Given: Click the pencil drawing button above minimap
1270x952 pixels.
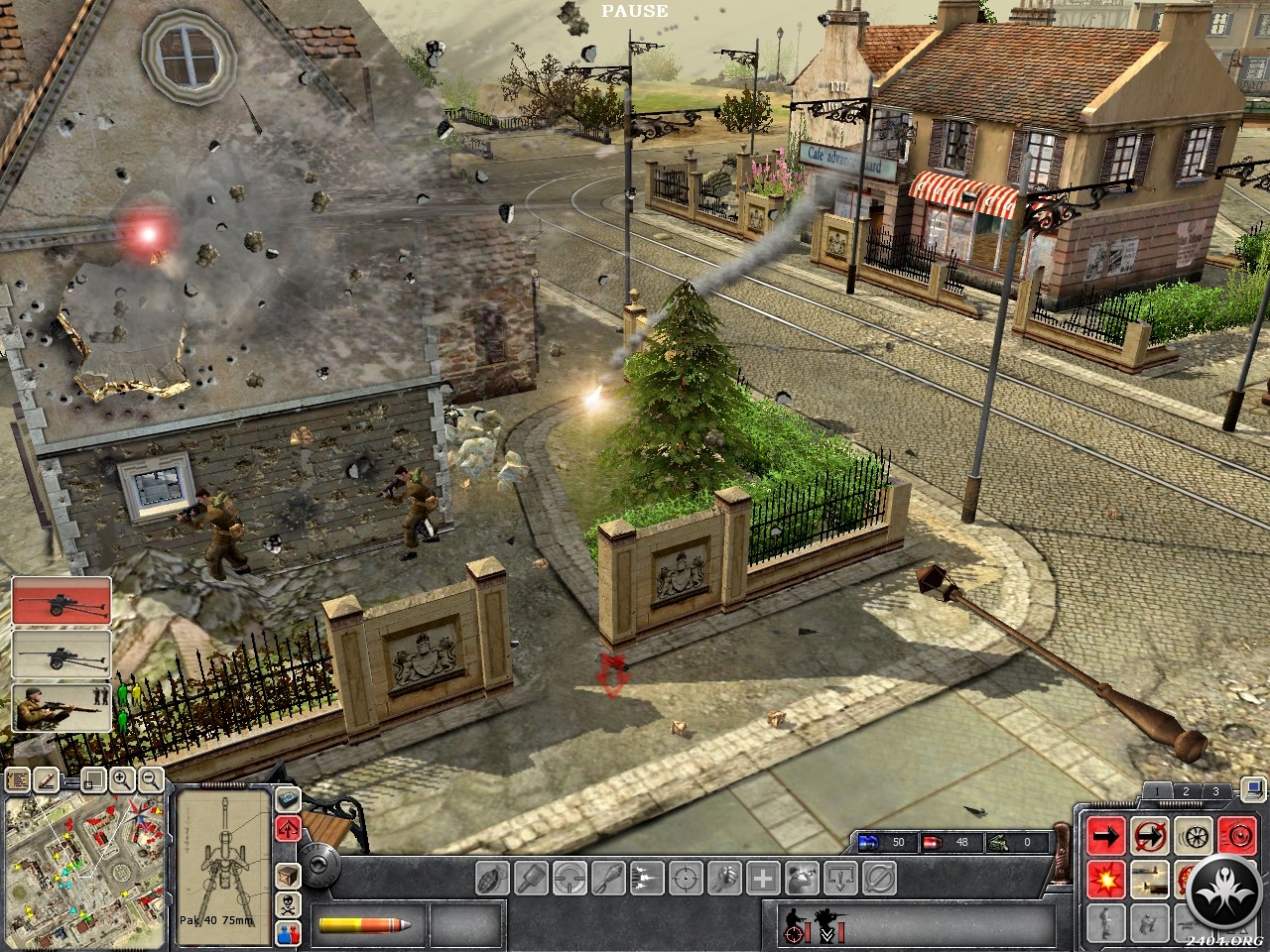Looking at the screenshot, I should click(x=45, y=780).
